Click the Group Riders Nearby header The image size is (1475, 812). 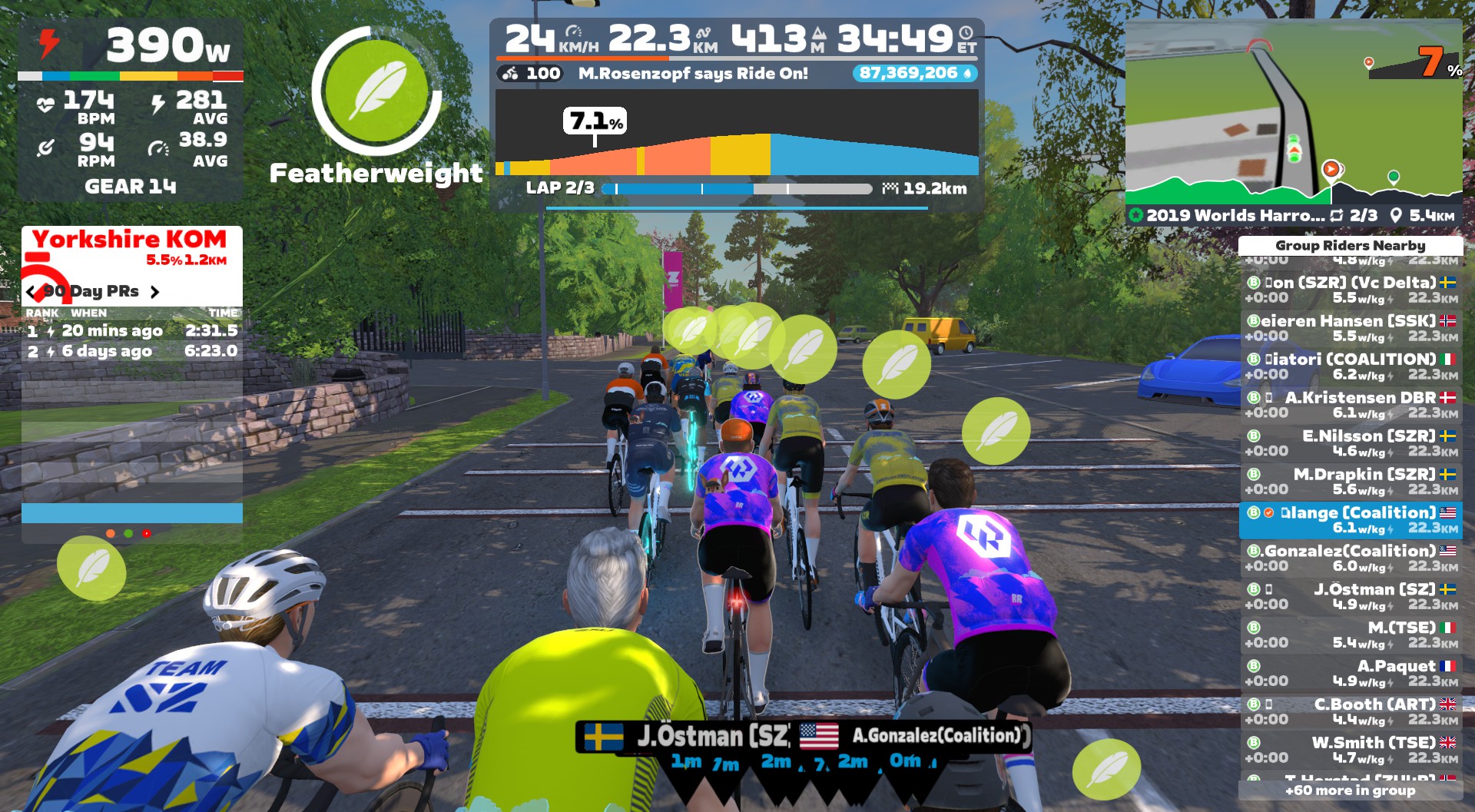pyautogui.click(x=1350, y=245)
